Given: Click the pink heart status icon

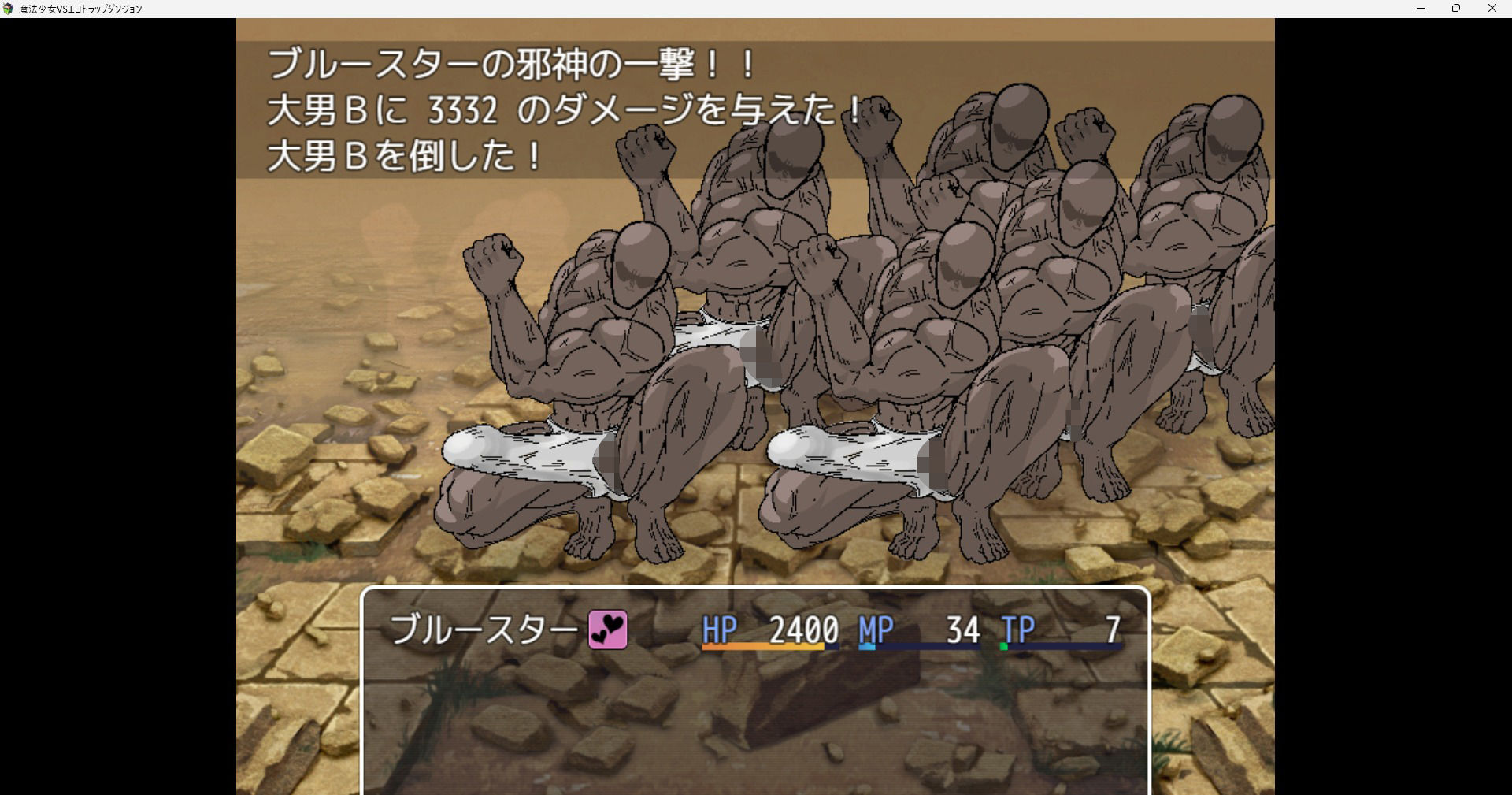Looking at the screenshot, I should (x=608, y=630).
